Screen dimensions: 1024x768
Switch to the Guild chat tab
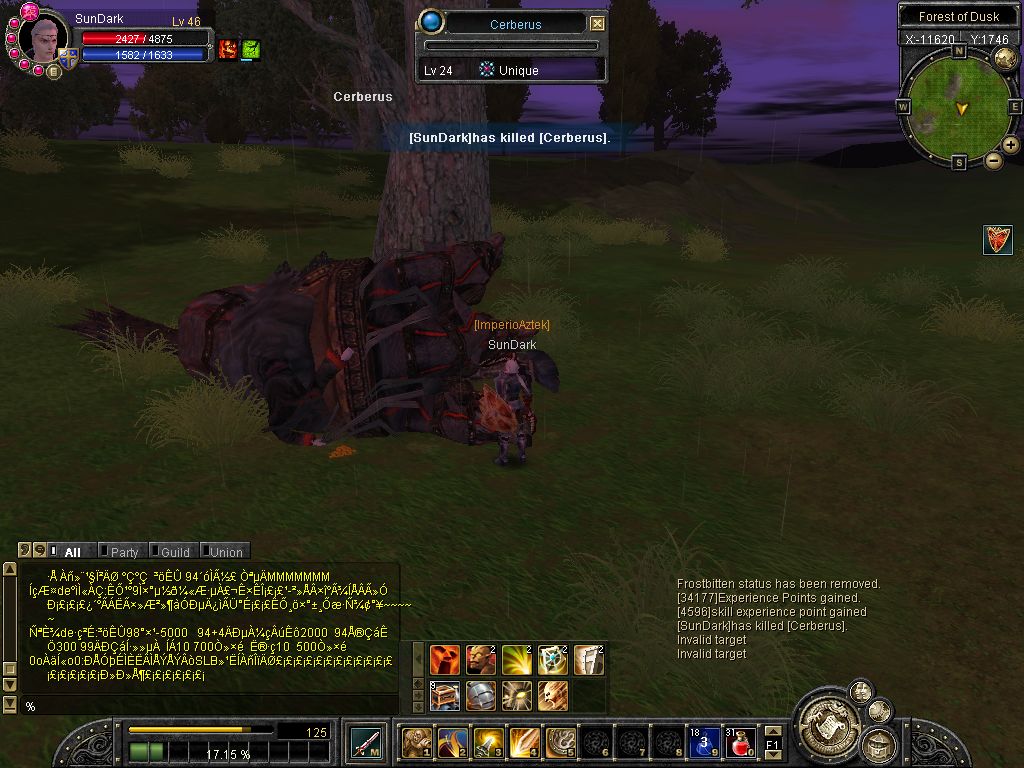(174, 551)
